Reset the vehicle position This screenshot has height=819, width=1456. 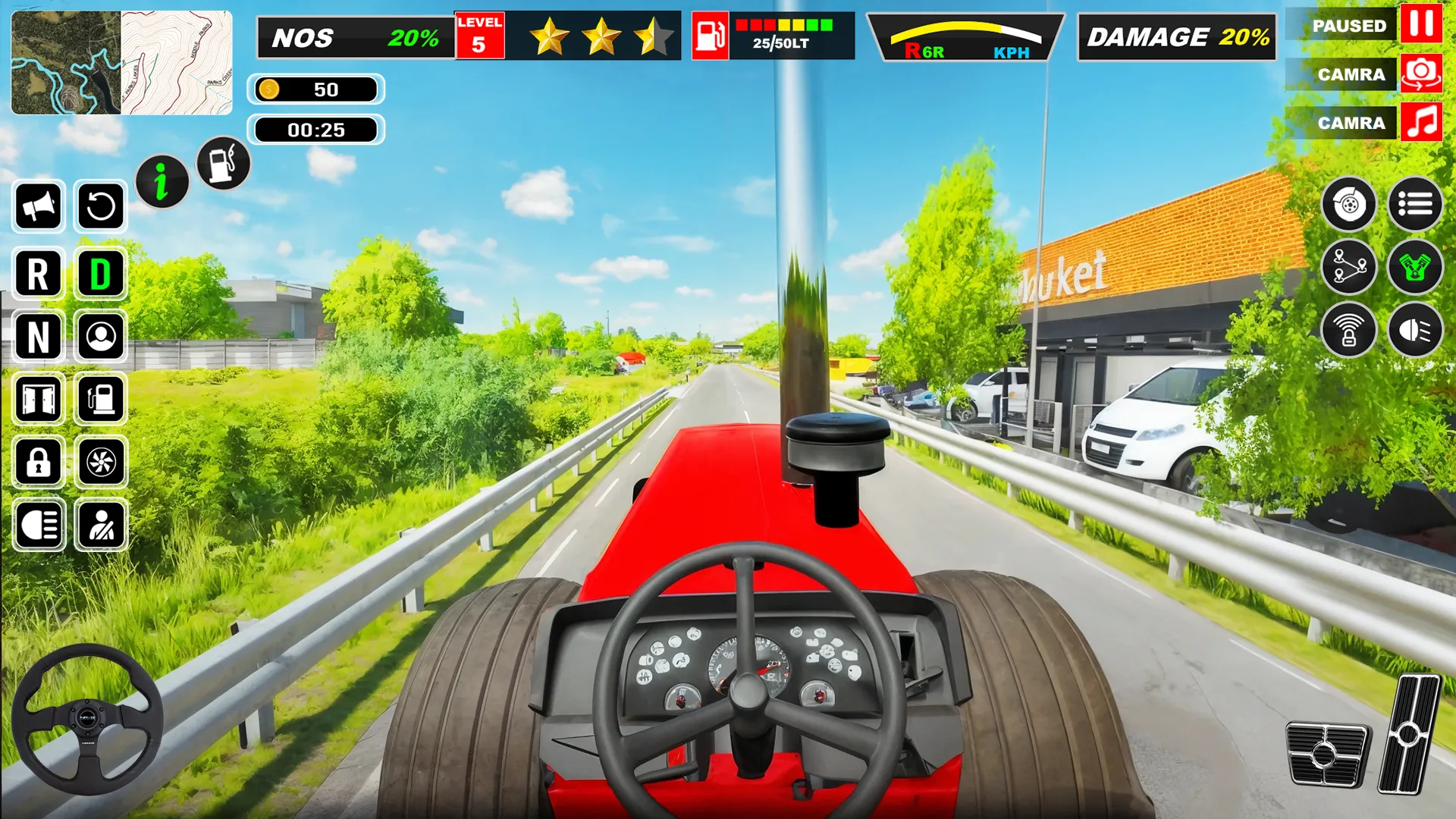(102, 208)
